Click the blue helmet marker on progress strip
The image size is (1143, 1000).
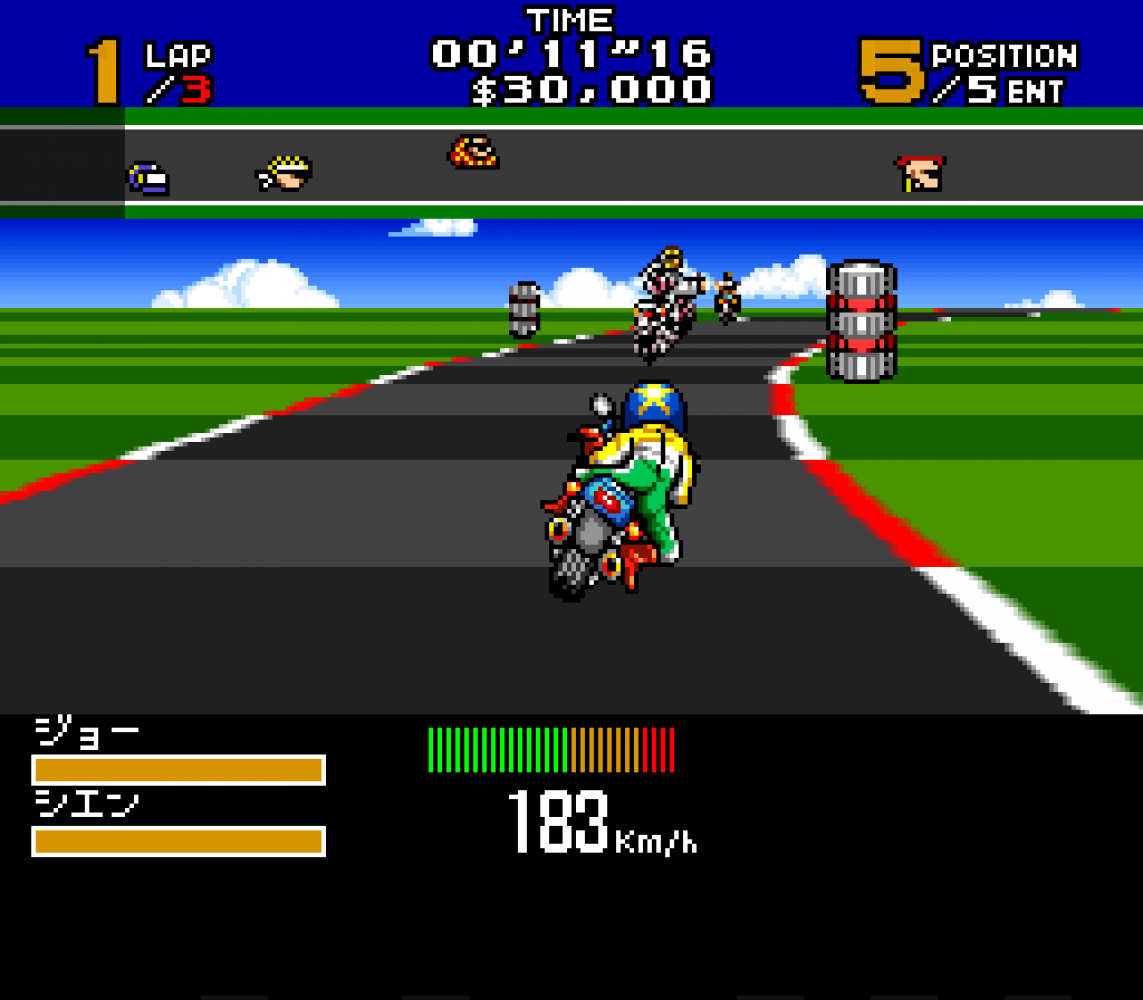click(148, 179)
